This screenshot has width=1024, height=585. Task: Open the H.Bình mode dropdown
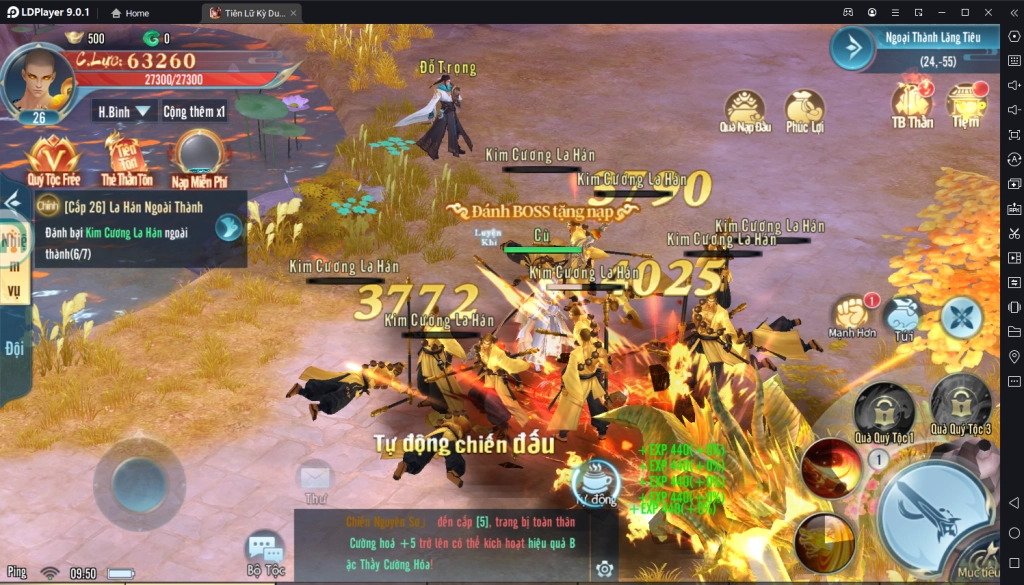click(x=124, y=111)
